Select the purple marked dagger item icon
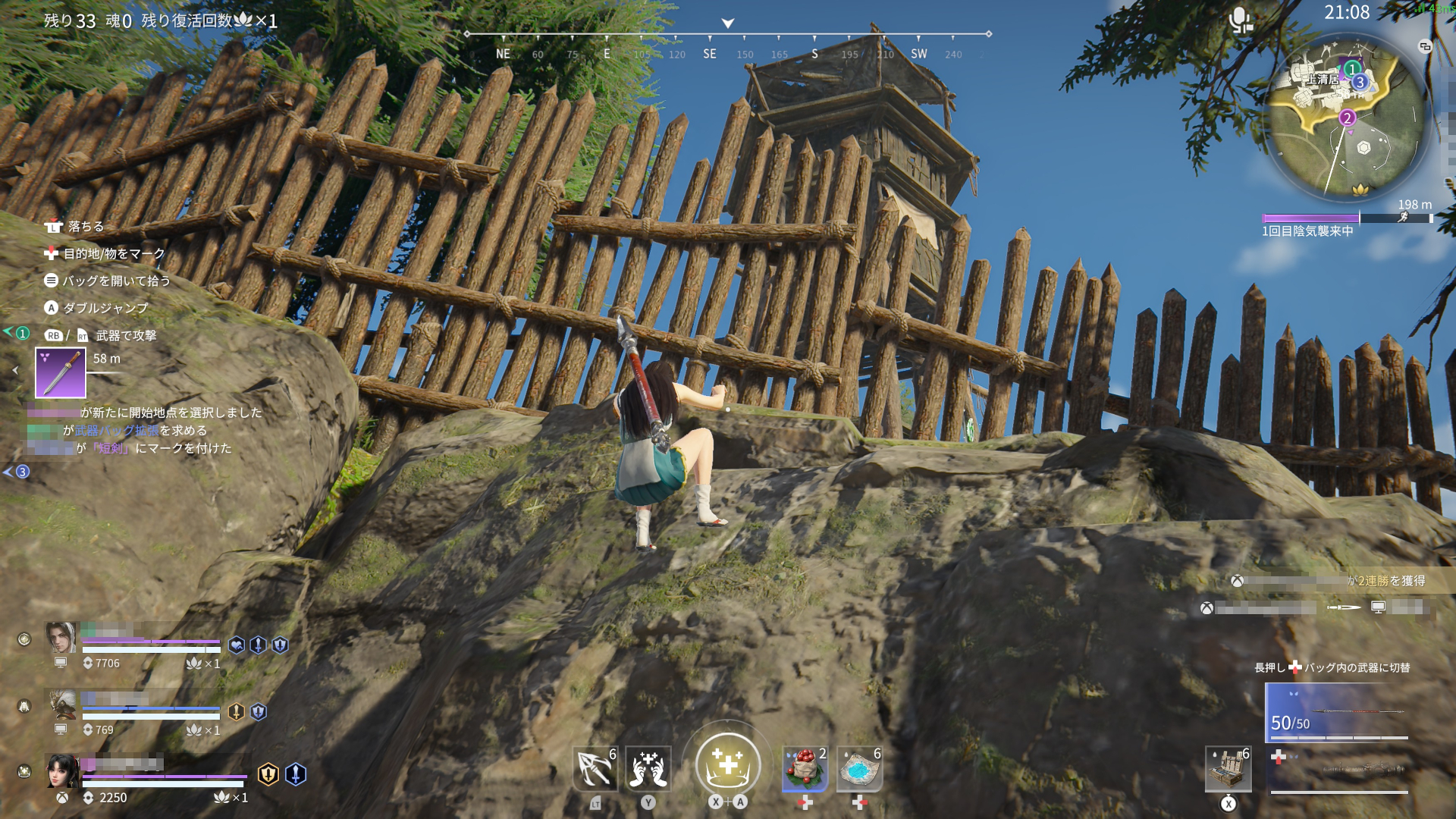Viewport: 1456px width, 819px height. click(x=61, y=373)
